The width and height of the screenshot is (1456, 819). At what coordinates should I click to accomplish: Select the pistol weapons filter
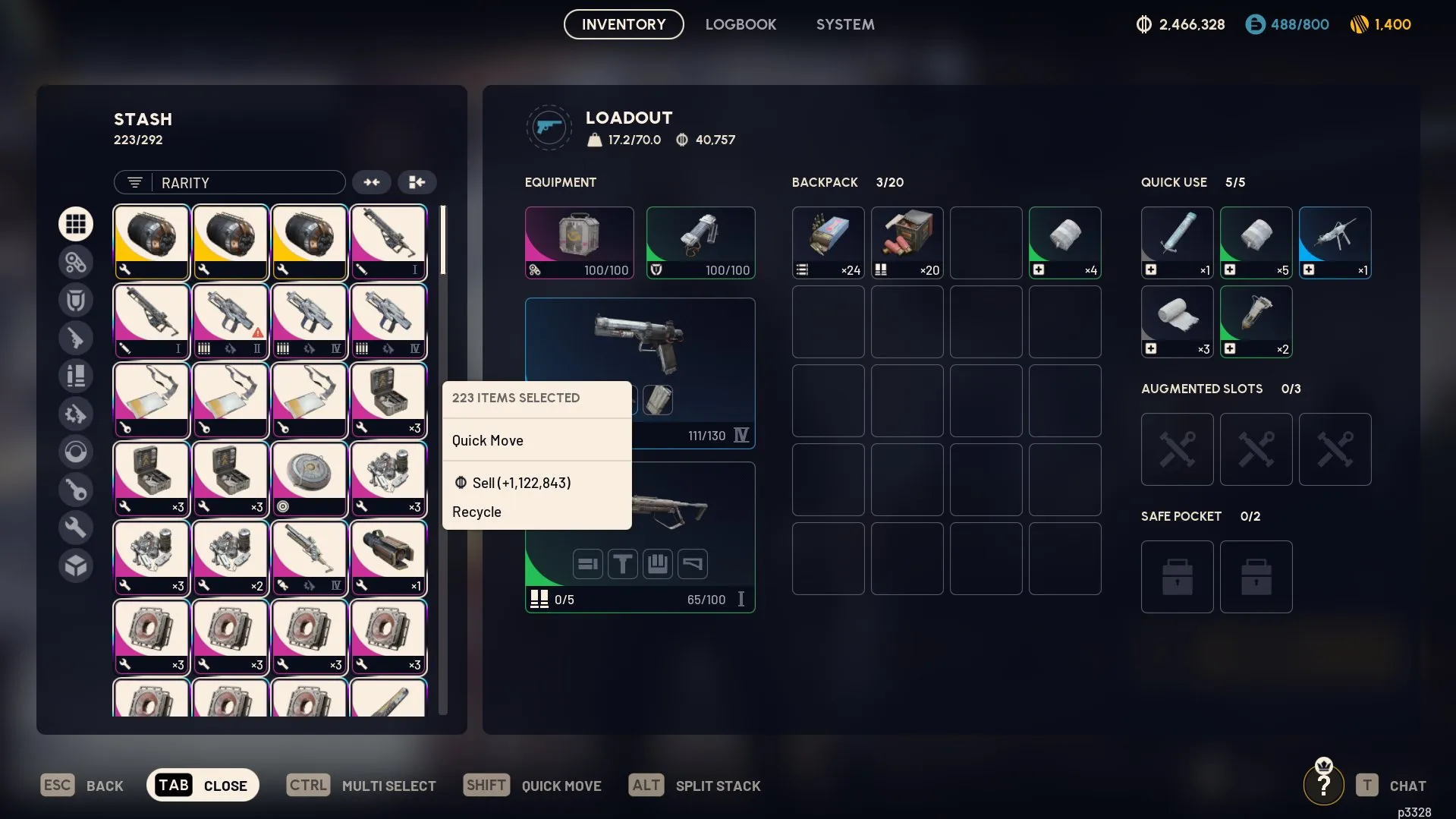tap(76, 338)
